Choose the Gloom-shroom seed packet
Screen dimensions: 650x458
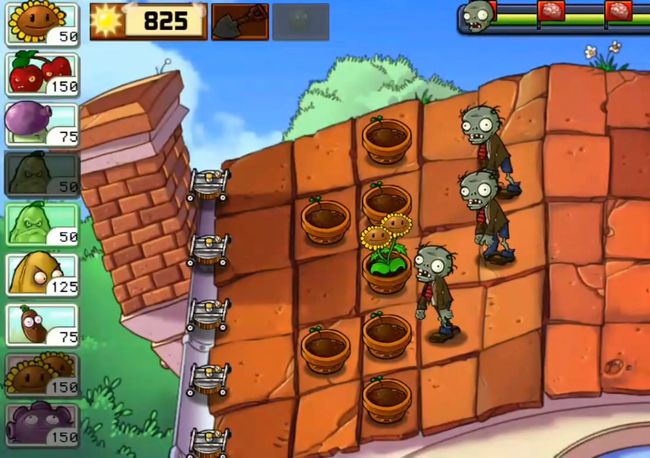42,424
